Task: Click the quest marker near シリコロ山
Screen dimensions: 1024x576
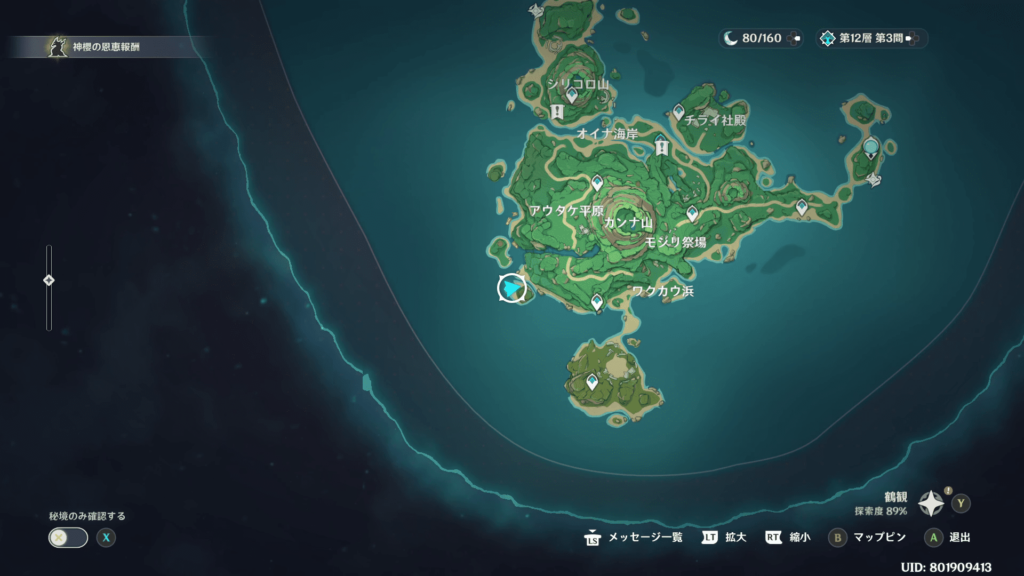Action: 557,112
